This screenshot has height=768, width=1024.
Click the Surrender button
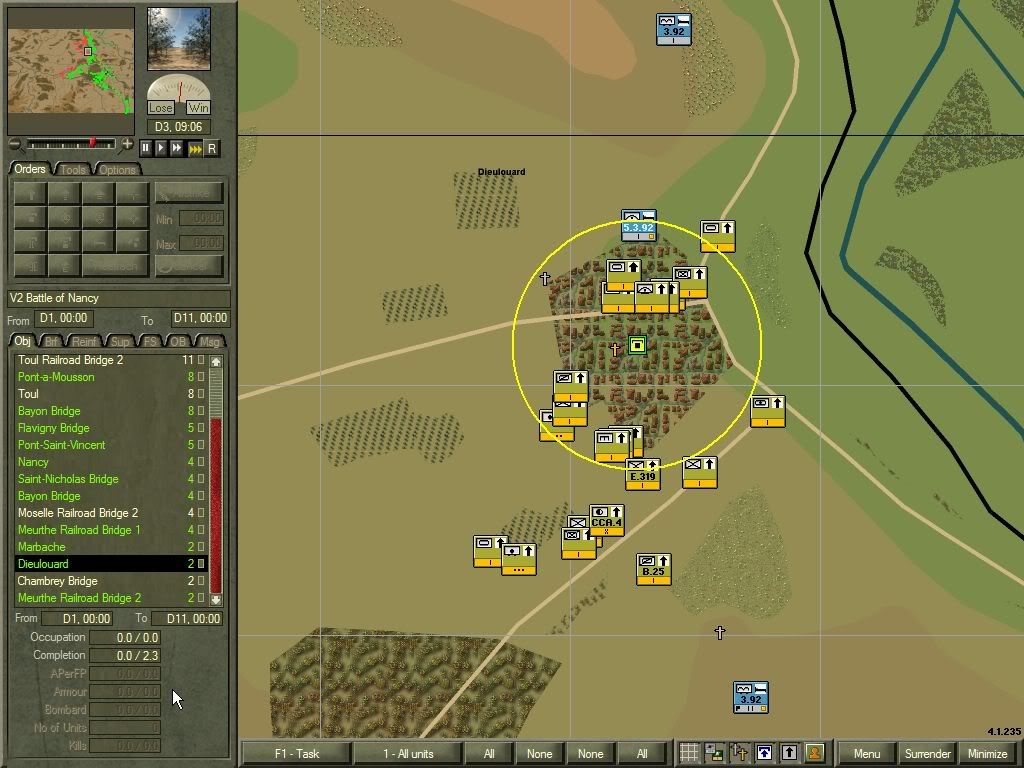point(927,753)
